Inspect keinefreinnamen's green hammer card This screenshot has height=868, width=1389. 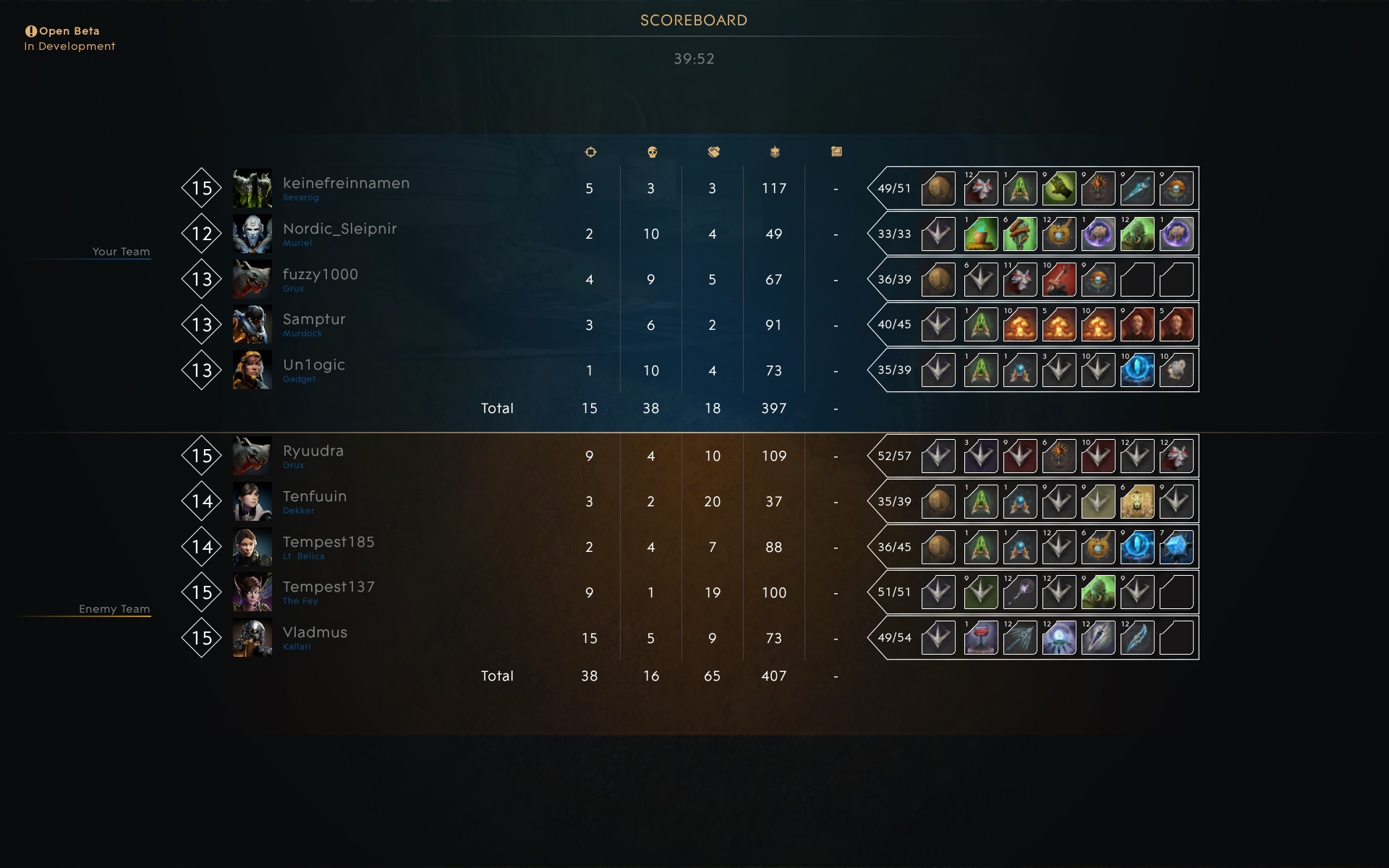click(1059, 189)
